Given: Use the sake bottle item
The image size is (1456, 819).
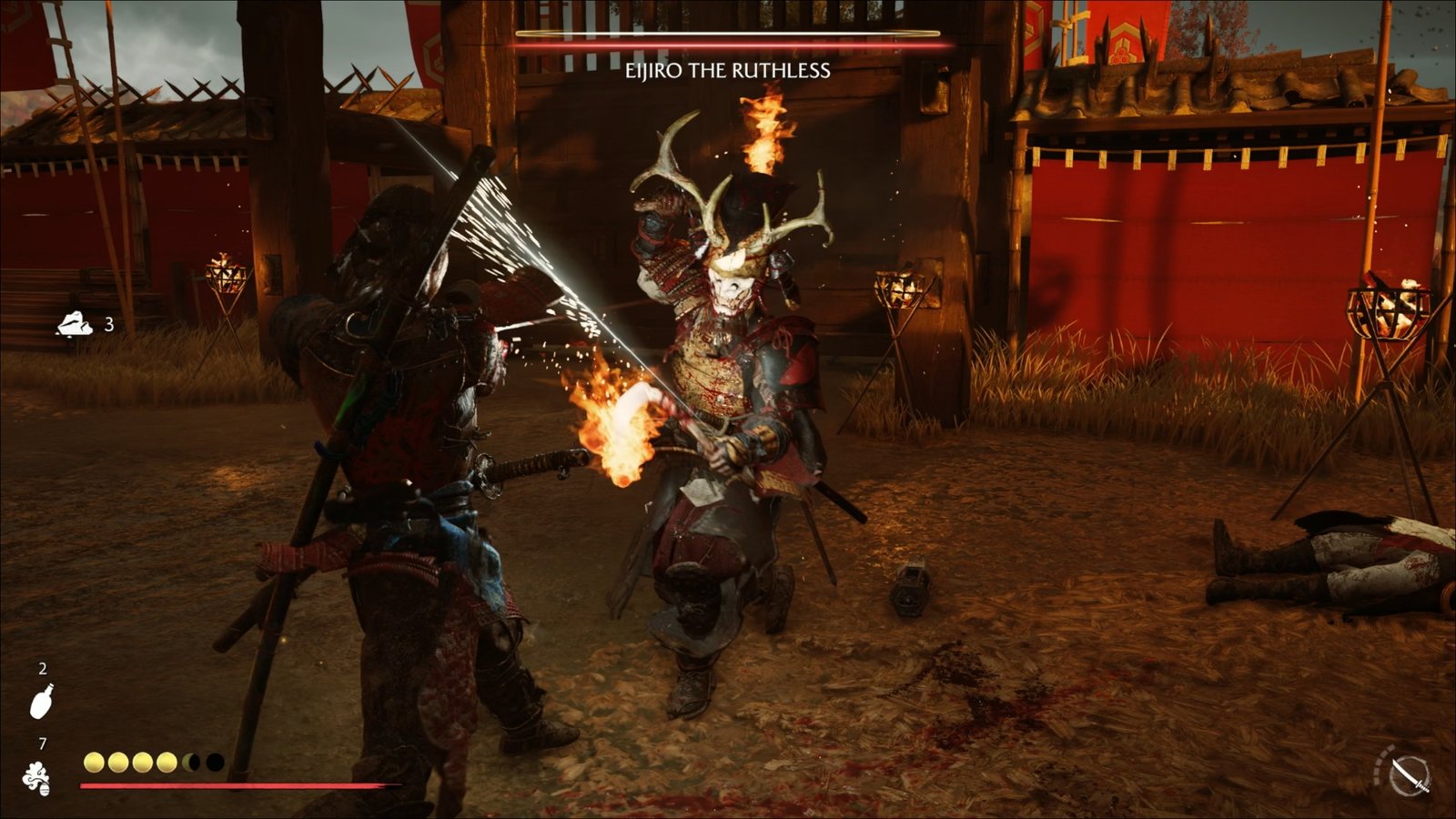Looking at the screenshot, I should (x=42, y=702).
